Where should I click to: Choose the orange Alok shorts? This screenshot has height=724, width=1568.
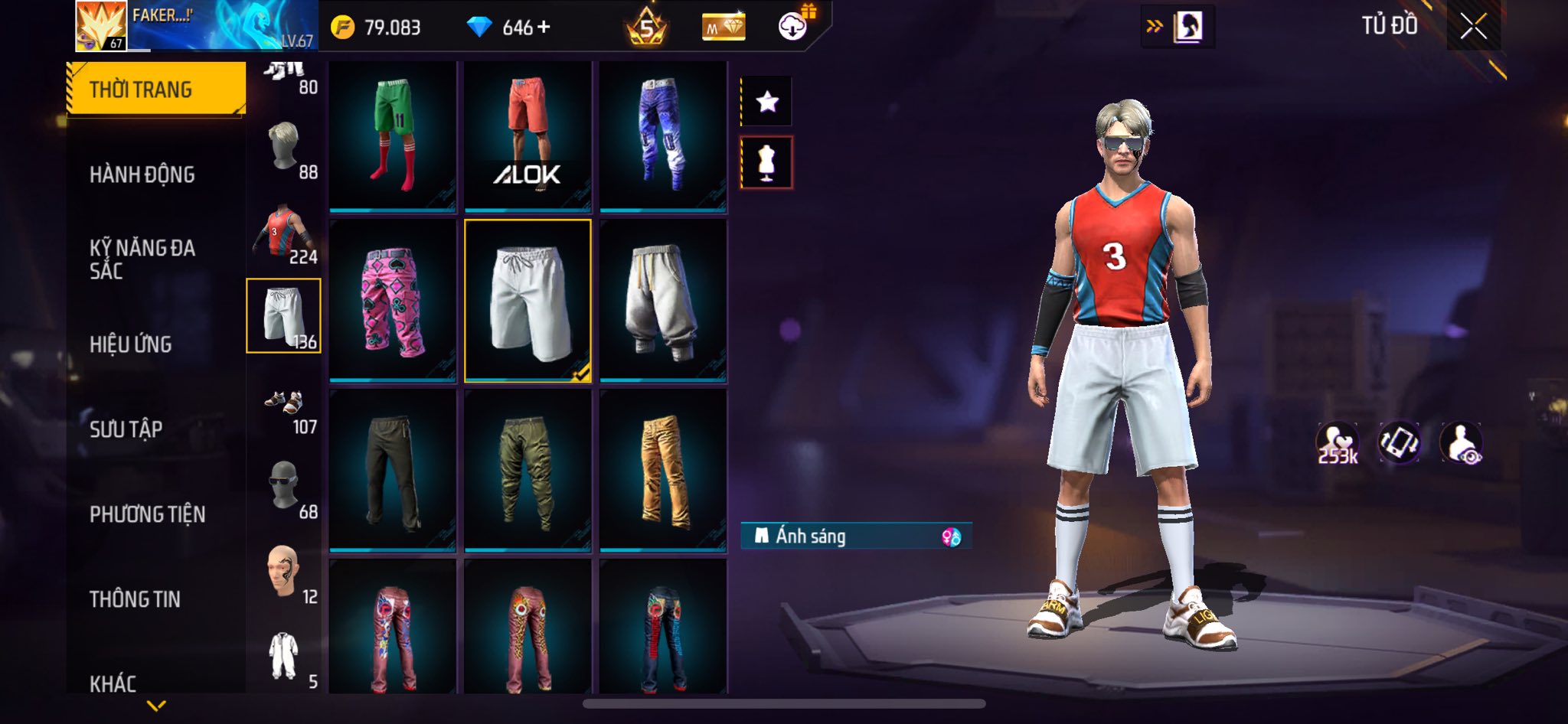528,135
